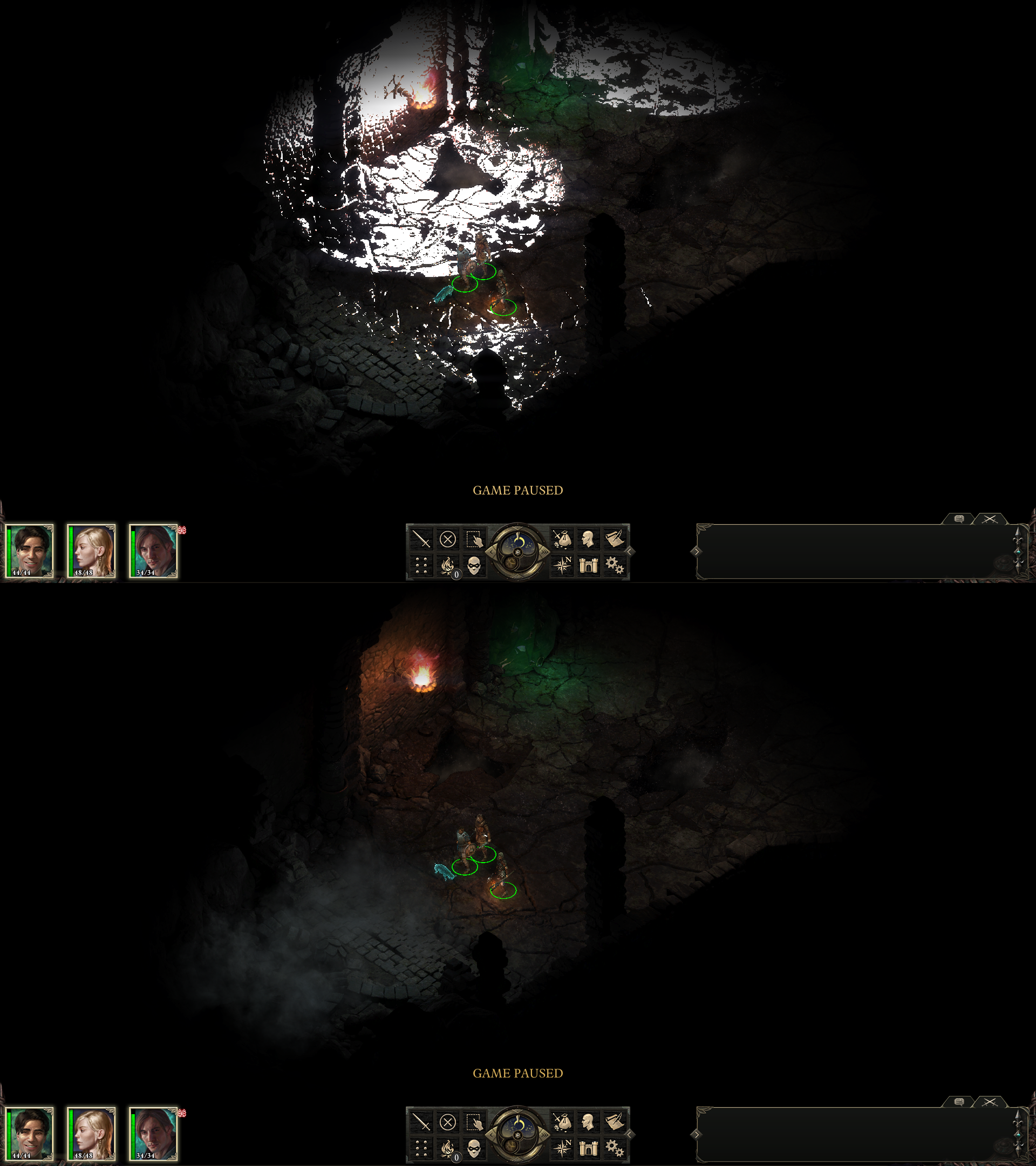Switch to the crossed-swords combat log tab, upper panel
This screenshot has width=1036, height=1166.
click(990, 519)
